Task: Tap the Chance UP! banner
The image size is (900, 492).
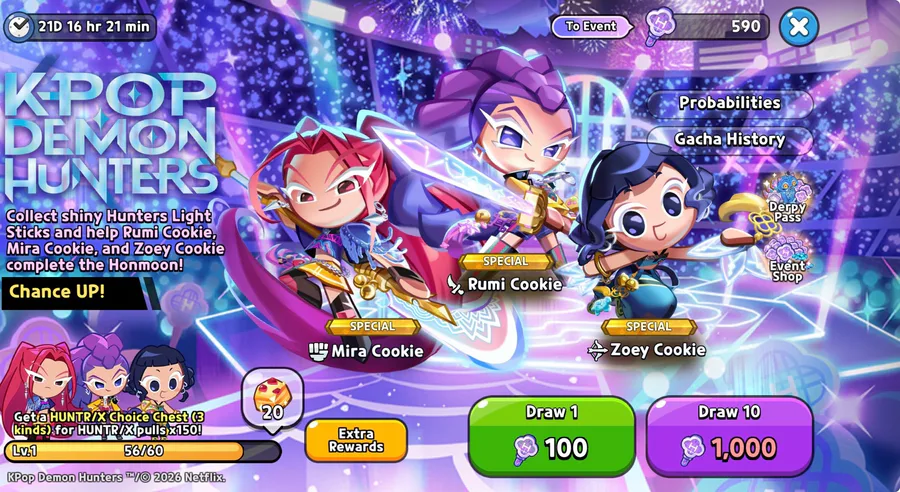Action: tap(58, 293)
